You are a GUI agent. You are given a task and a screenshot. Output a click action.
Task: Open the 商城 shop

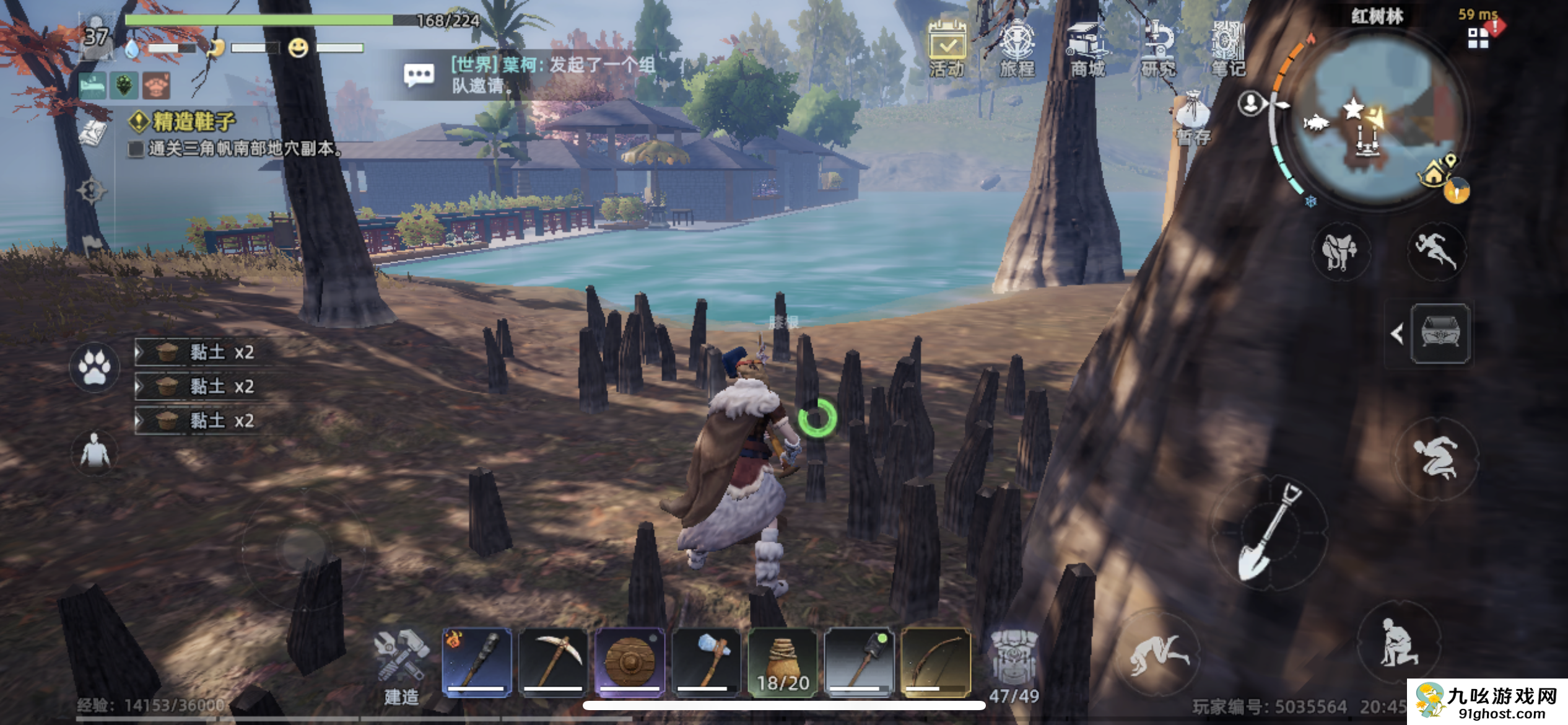tap(1087, 48)
